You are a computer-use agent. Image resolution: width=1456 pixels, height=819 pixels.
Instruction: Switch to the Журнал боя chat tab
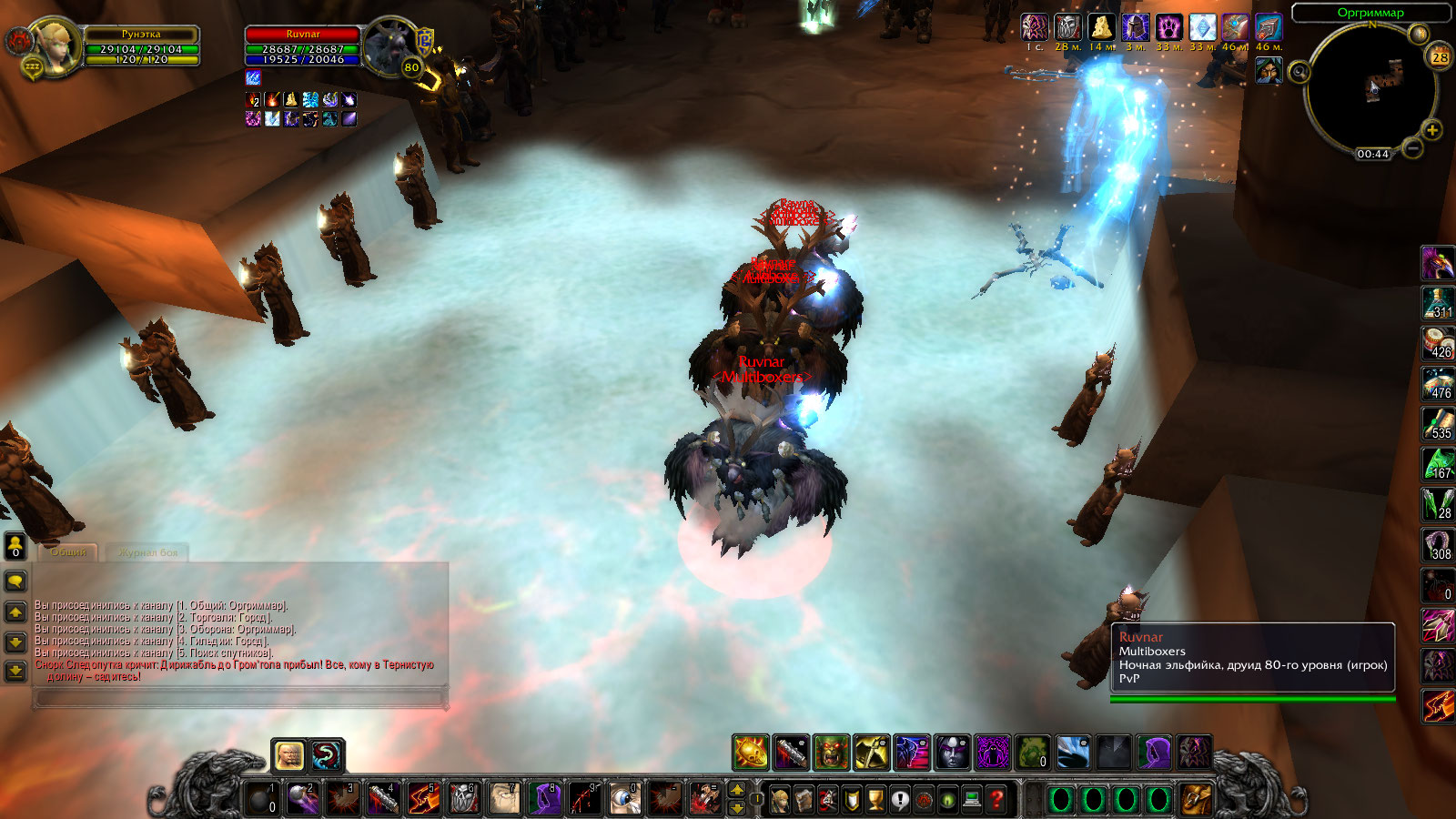147,552
